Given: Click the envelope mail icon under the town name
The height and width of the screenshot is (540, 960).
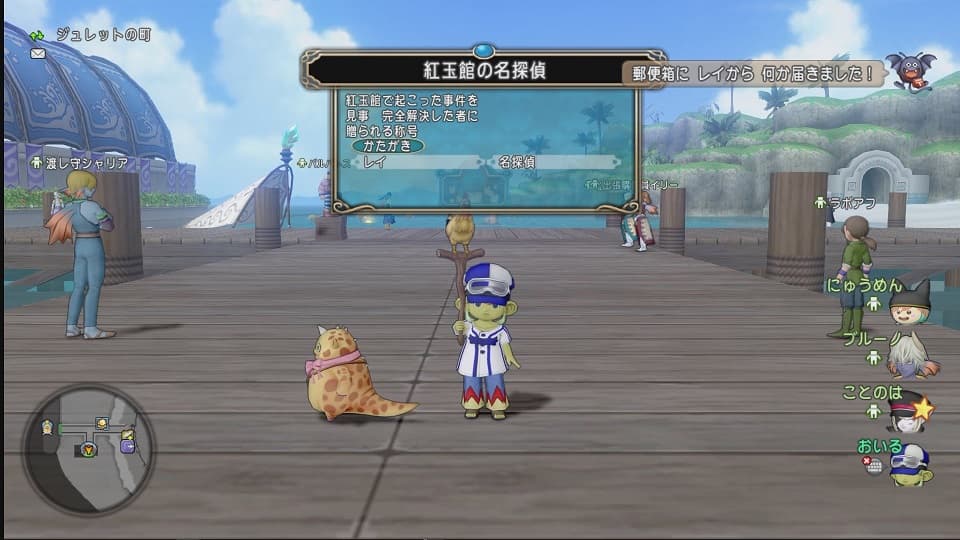Looking at the screenshot, I should click(x=38, y=53).
